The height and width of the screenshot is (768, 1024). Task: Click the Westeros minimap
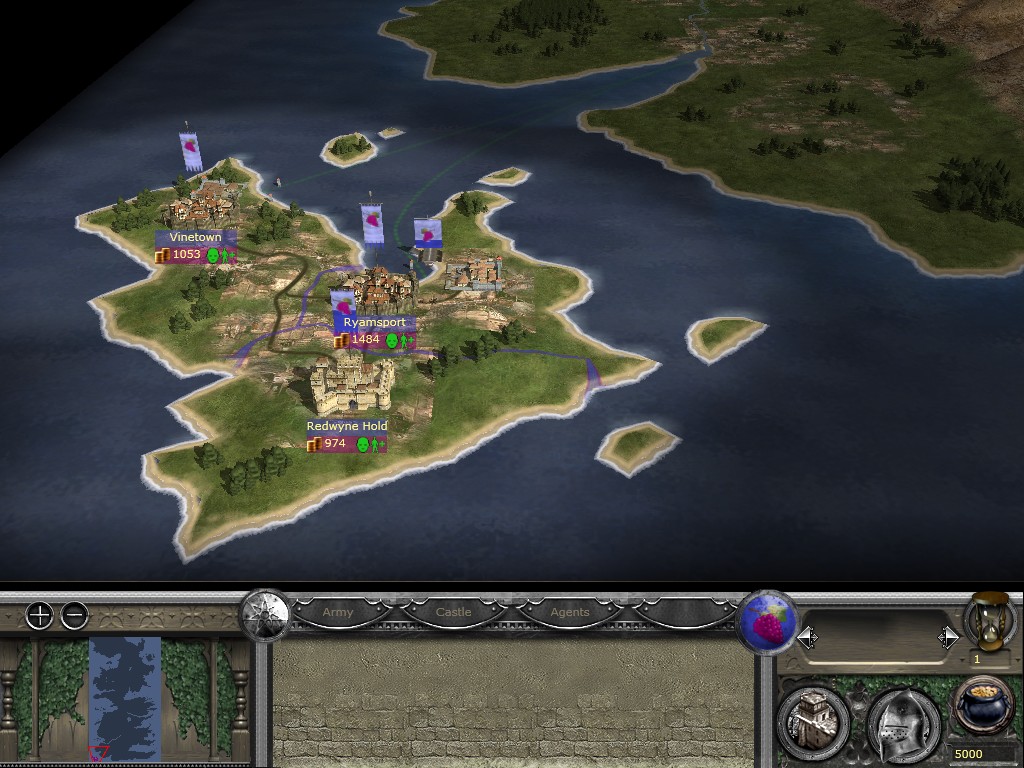coord(125,696)
